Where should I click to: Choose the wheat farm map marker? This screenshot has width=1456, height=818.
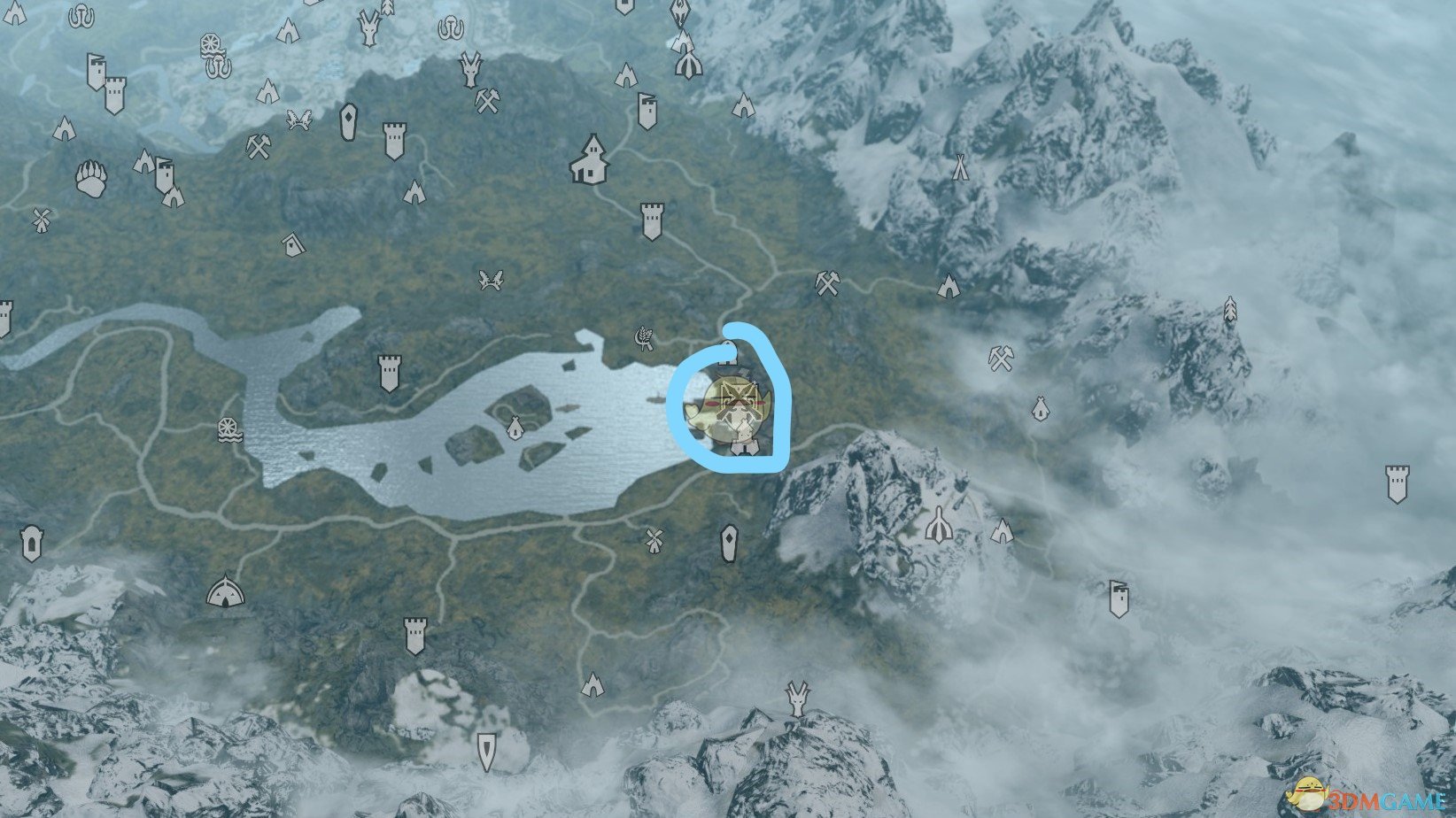click(645, 336)
